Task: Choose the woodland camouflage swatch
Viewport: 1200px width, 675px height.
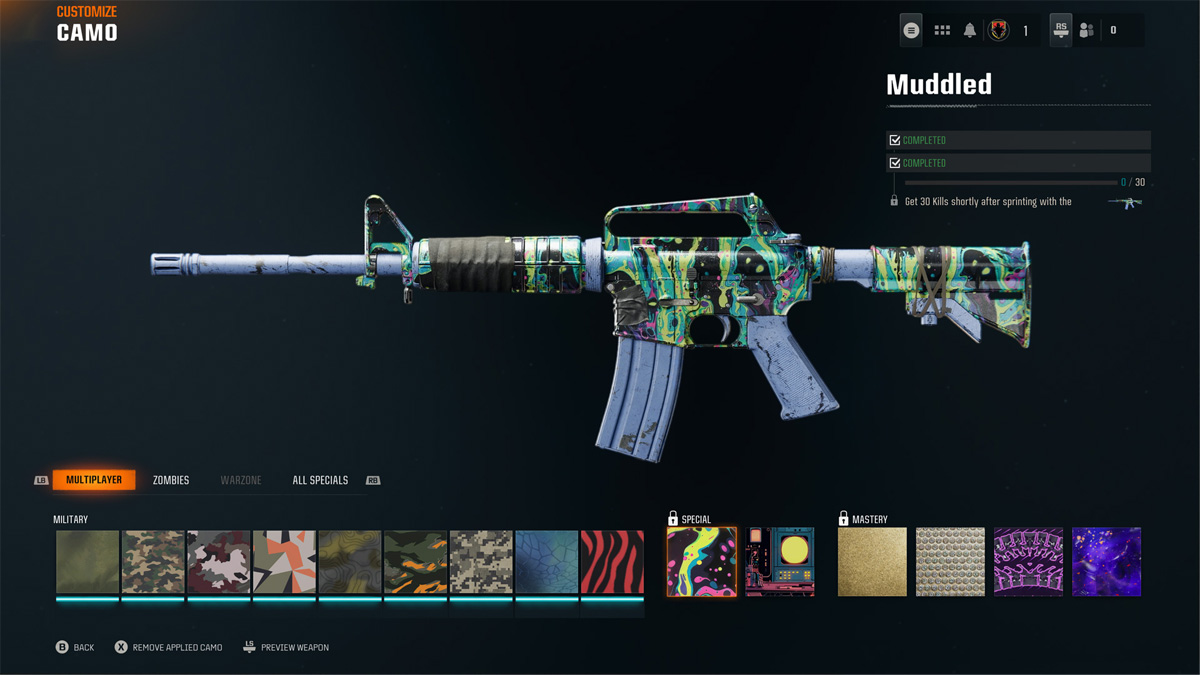Action: coord(153,562)
